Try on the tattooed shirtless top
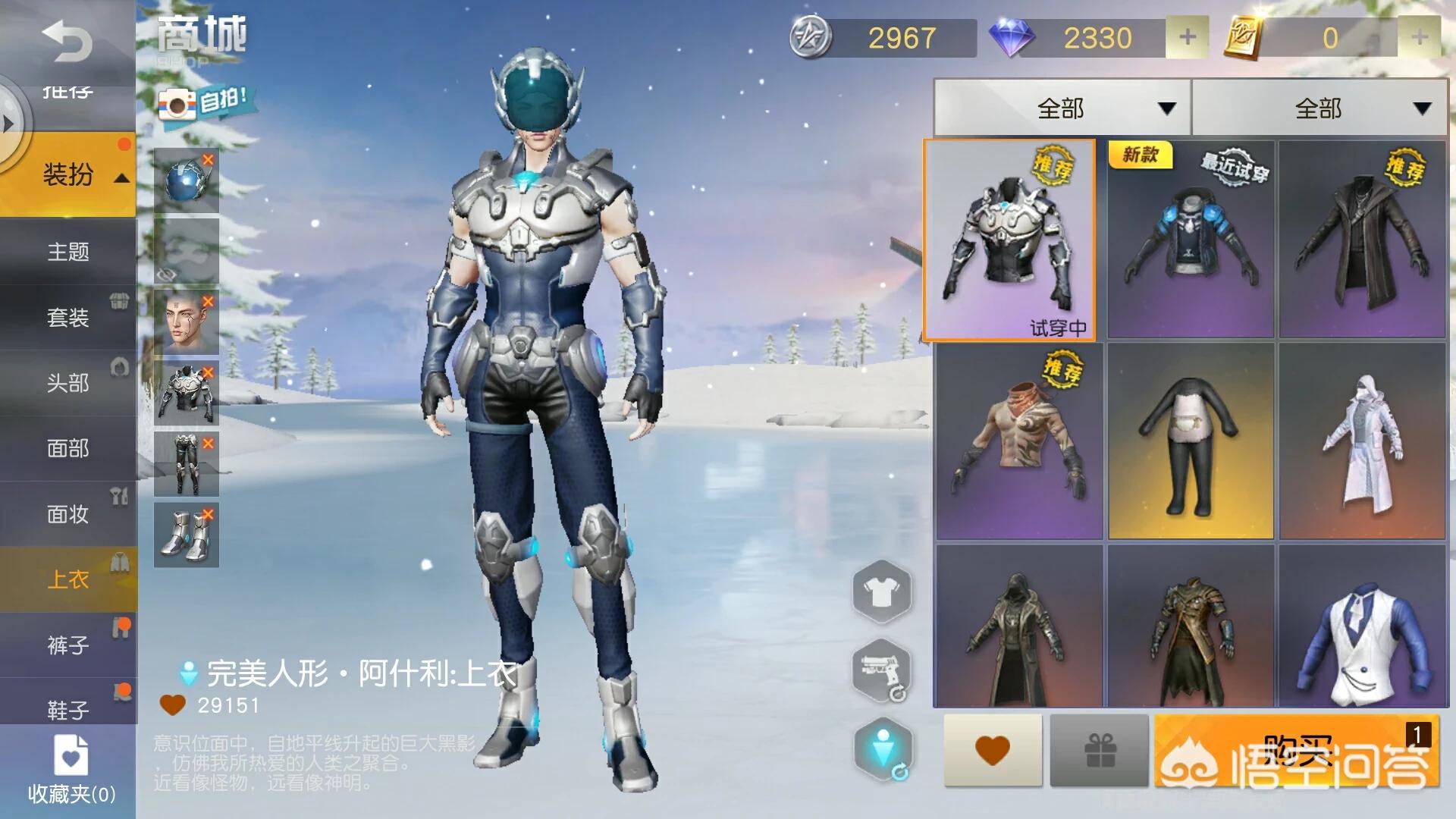 click(x=1018, y=441)
